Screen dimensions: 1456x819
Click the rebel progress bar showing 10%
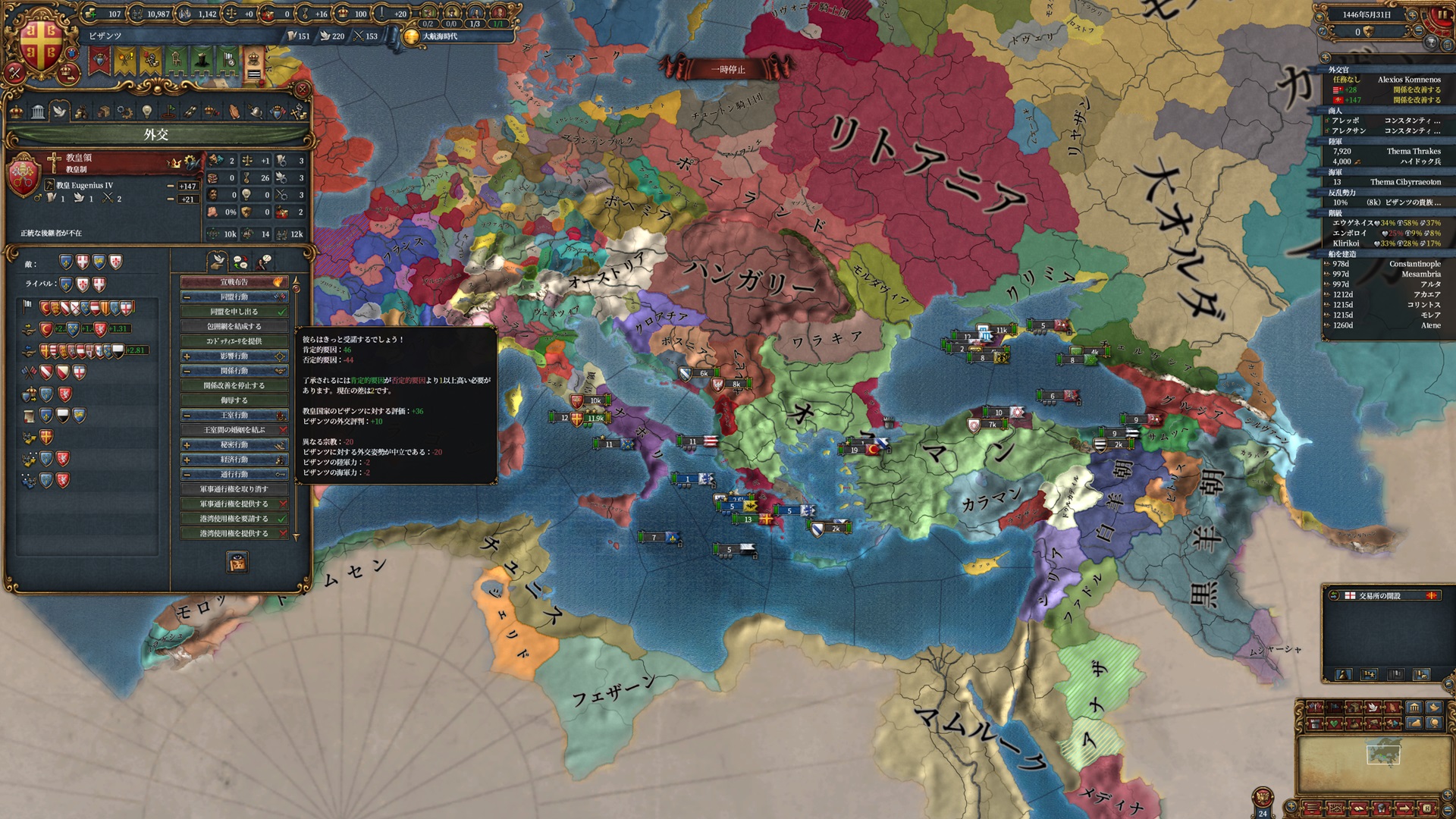[x=1341, y=203]
